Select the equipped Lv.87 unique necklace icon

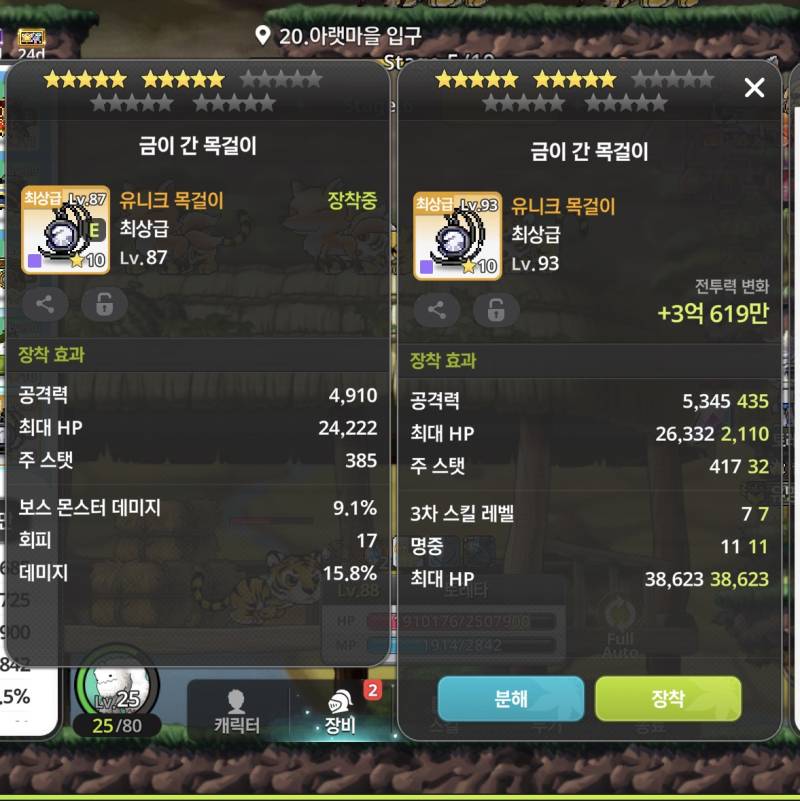click(65, 229)
